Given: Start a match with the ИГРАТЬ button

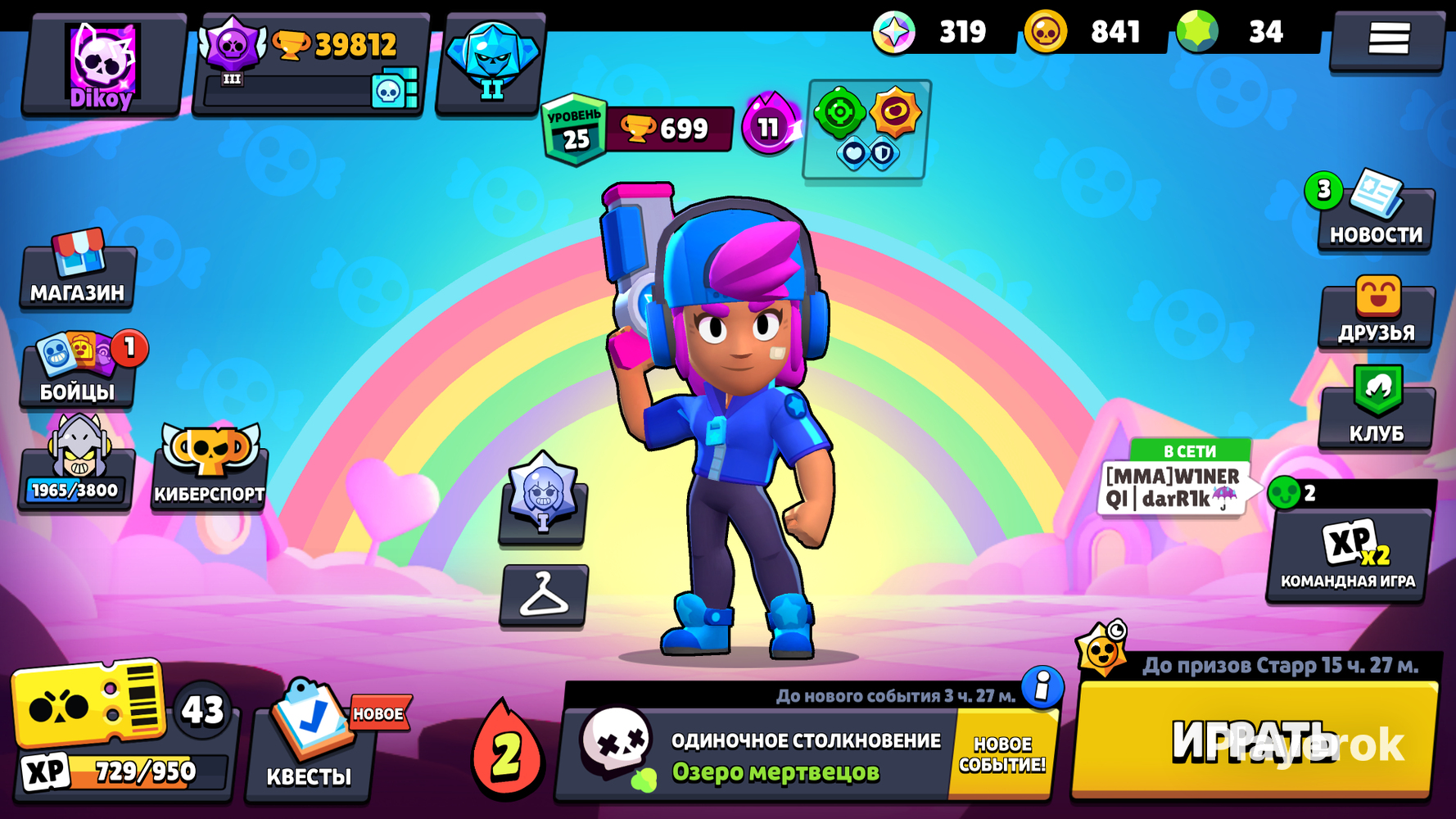Looking at the screenshot, I should 1253,741.
